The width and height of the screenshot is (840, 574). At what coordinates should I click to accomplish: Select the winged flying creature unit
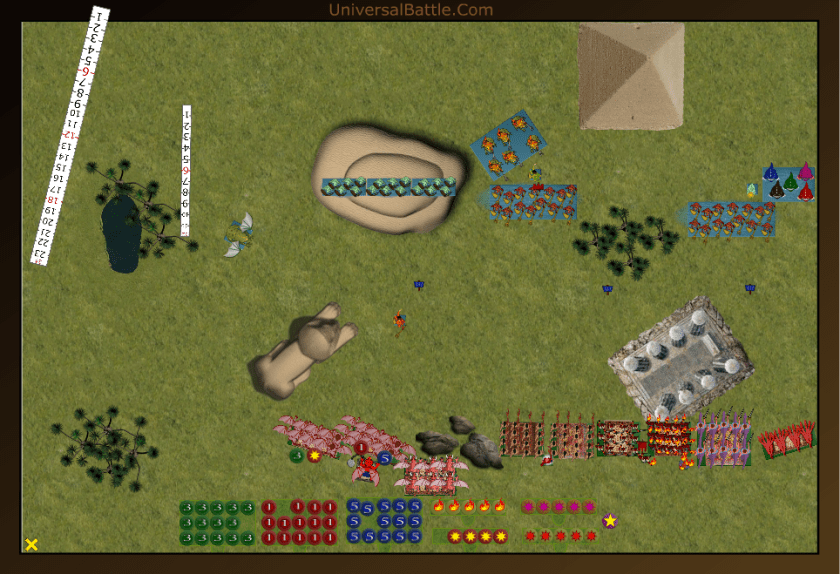coord(239,235)
